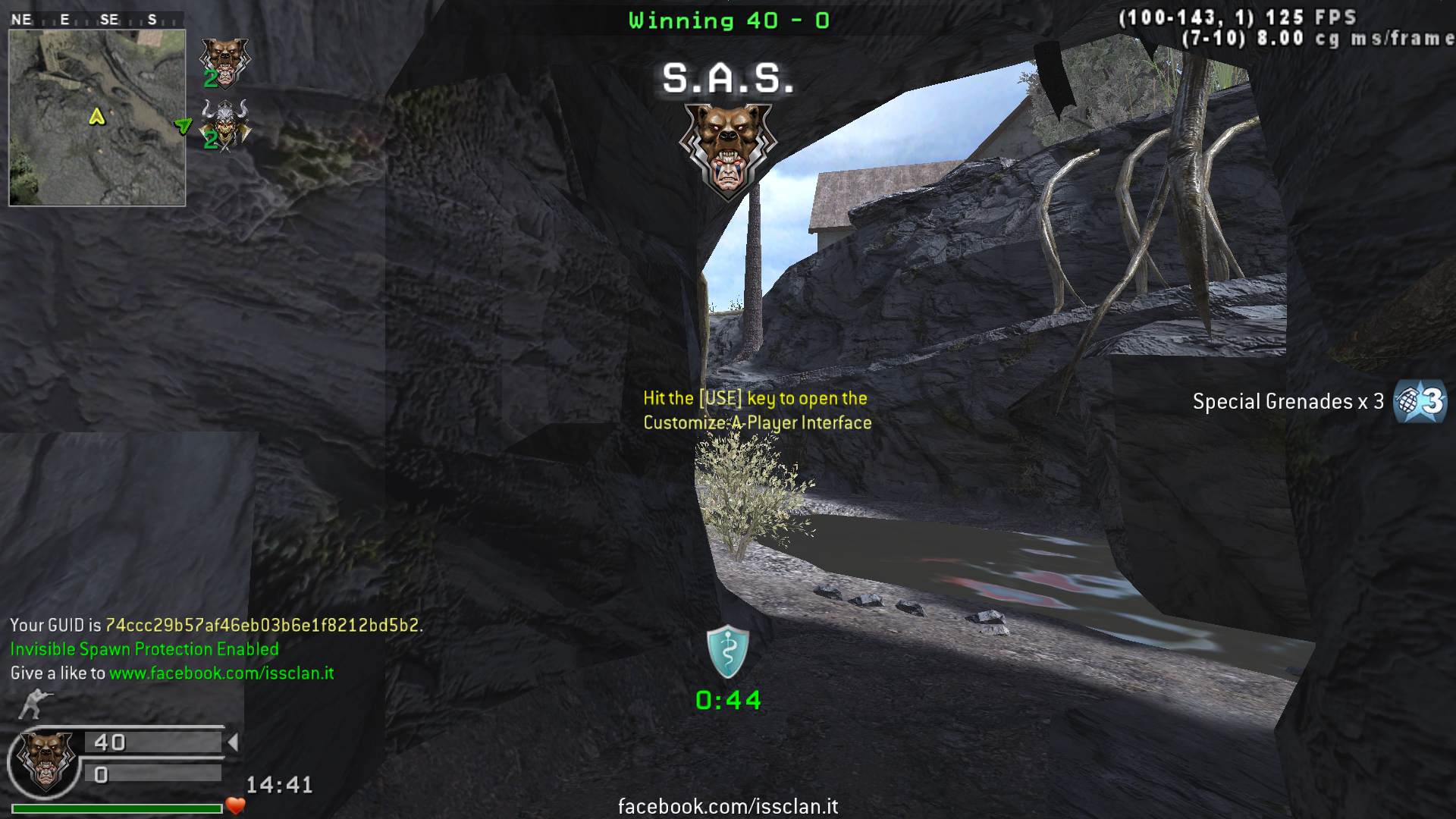Click the large S.A.S. bear emblem
1456x819 pixels.
tap(728, 150)
